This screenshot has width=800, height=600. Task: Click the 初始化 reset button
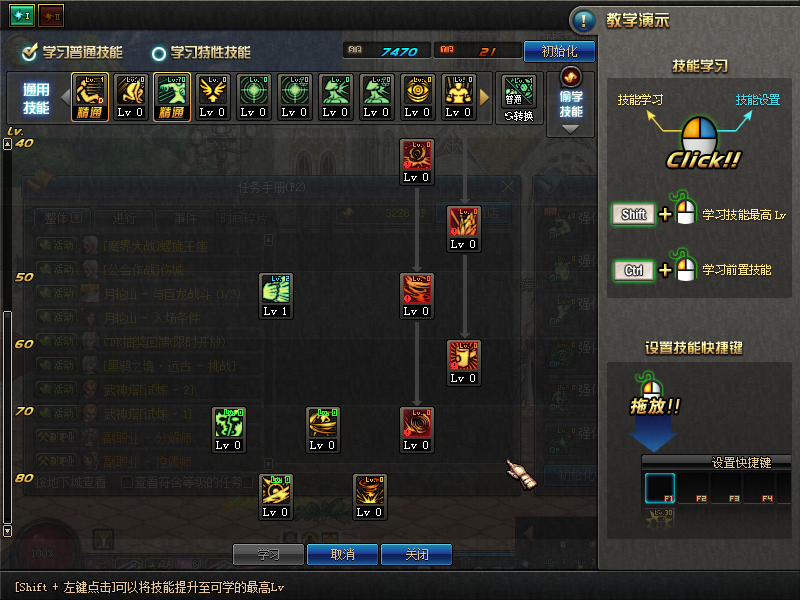click(566, 51)
